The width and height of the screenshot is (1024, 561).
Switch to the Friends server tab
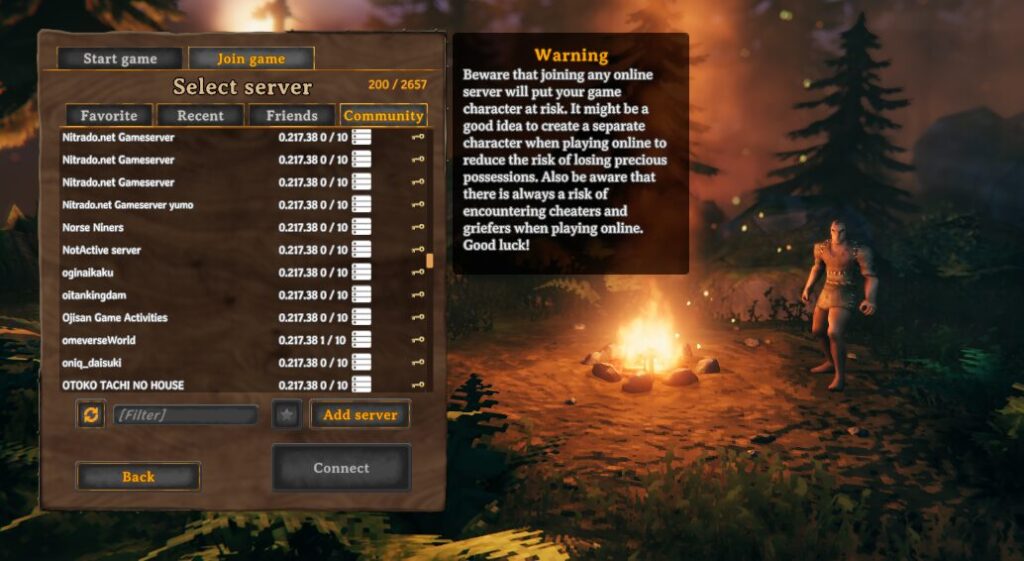click(292, 115)
